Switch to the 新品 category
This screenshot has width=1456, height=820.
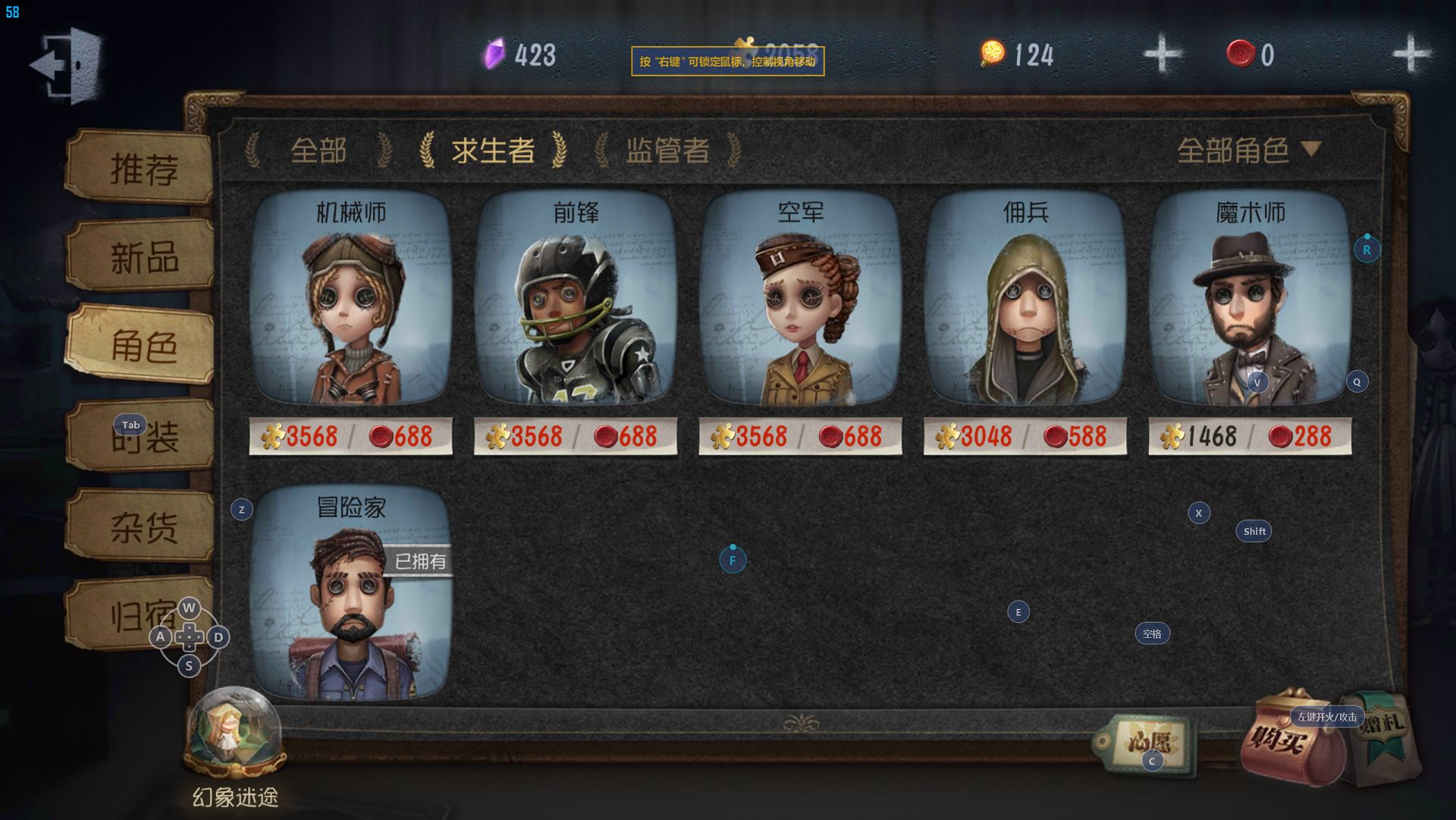point(143,258)
